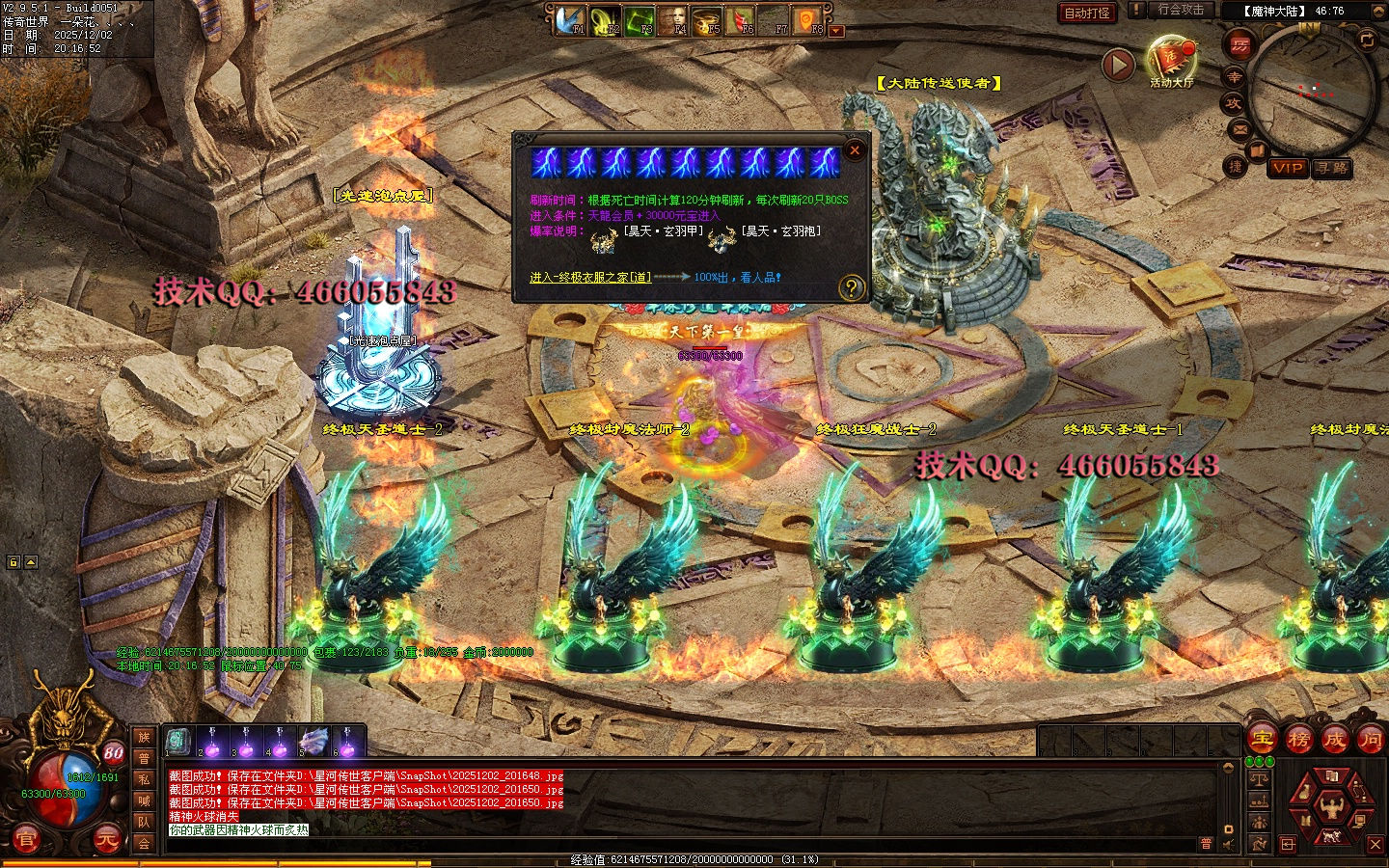Close the boss info popup
The width and height of the screenshot is (1389, 868).
coord(854,150)
